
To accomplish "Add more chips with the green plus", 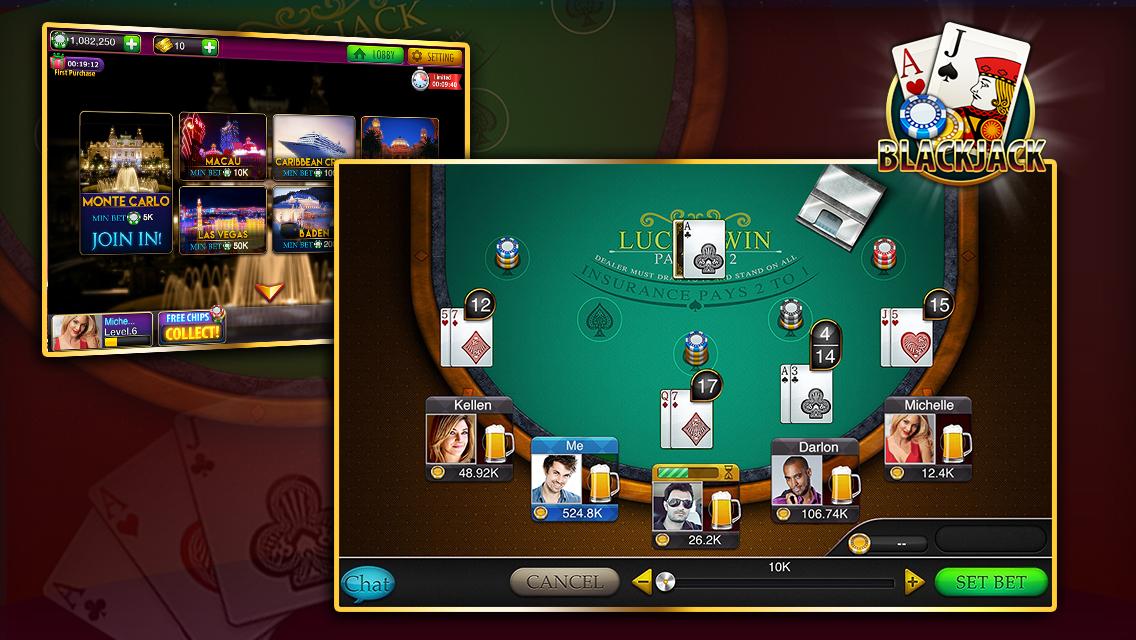I will [131, 44].
